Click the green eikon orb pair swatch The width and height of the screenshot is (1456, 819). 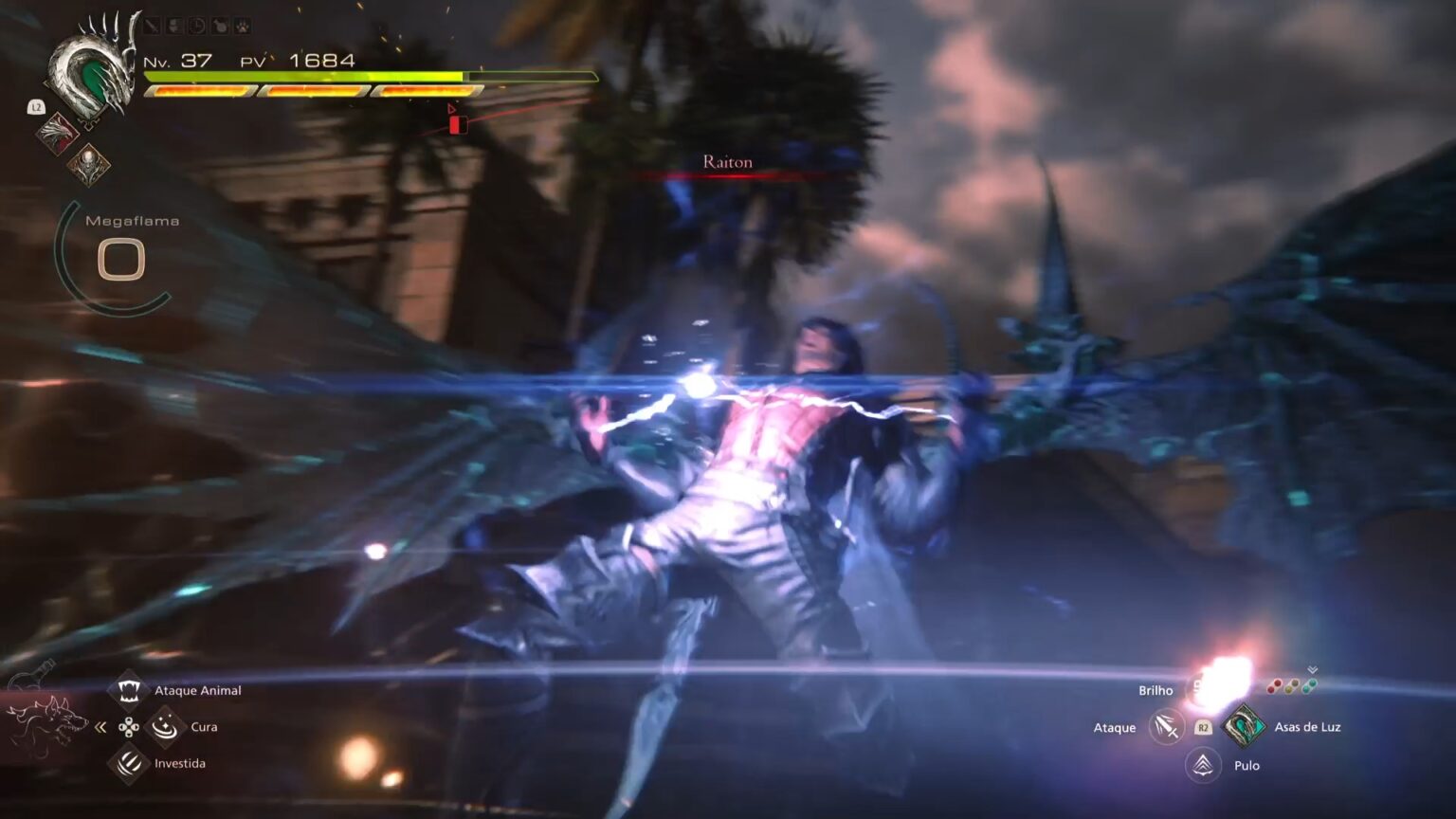(x=1309, y=685)
